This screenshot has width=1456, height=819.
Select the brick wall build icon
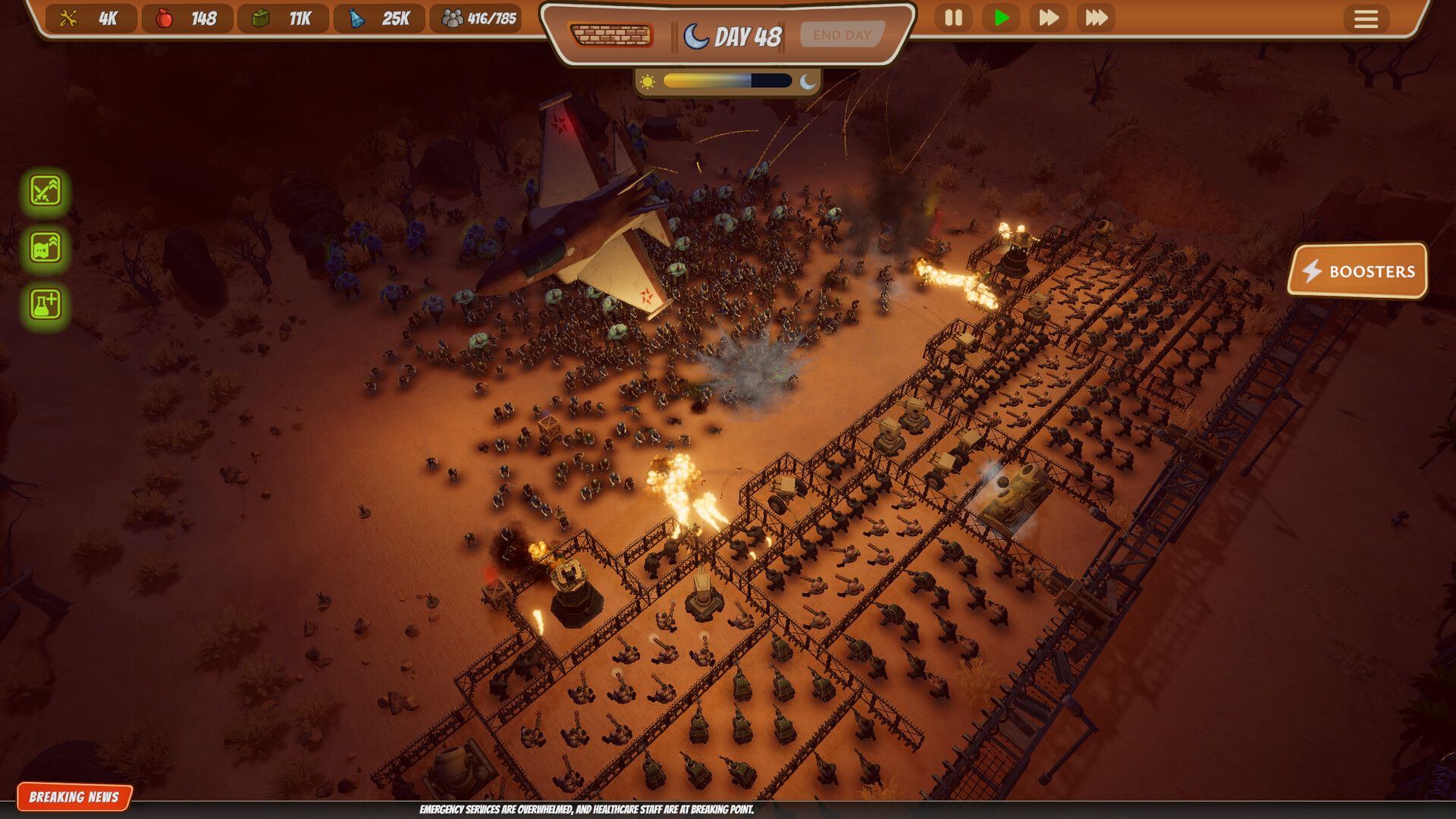[x=611, y=36]
